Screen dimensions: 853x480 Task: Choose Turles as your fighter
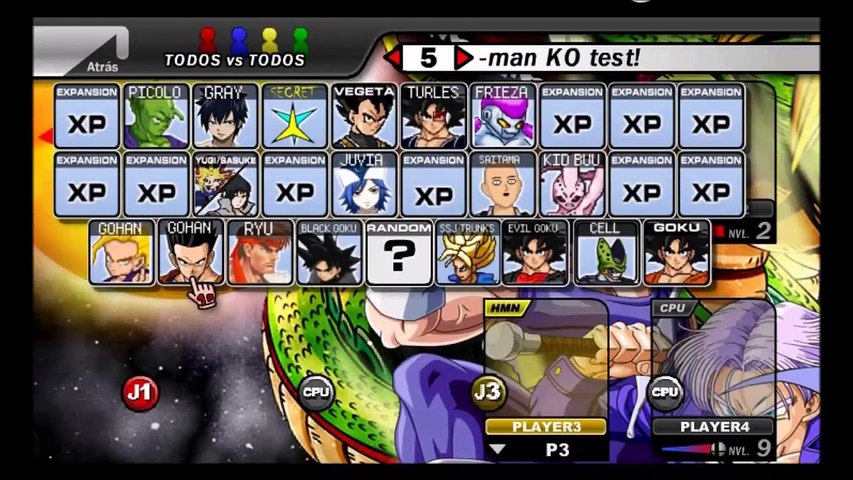pos(433,116)
